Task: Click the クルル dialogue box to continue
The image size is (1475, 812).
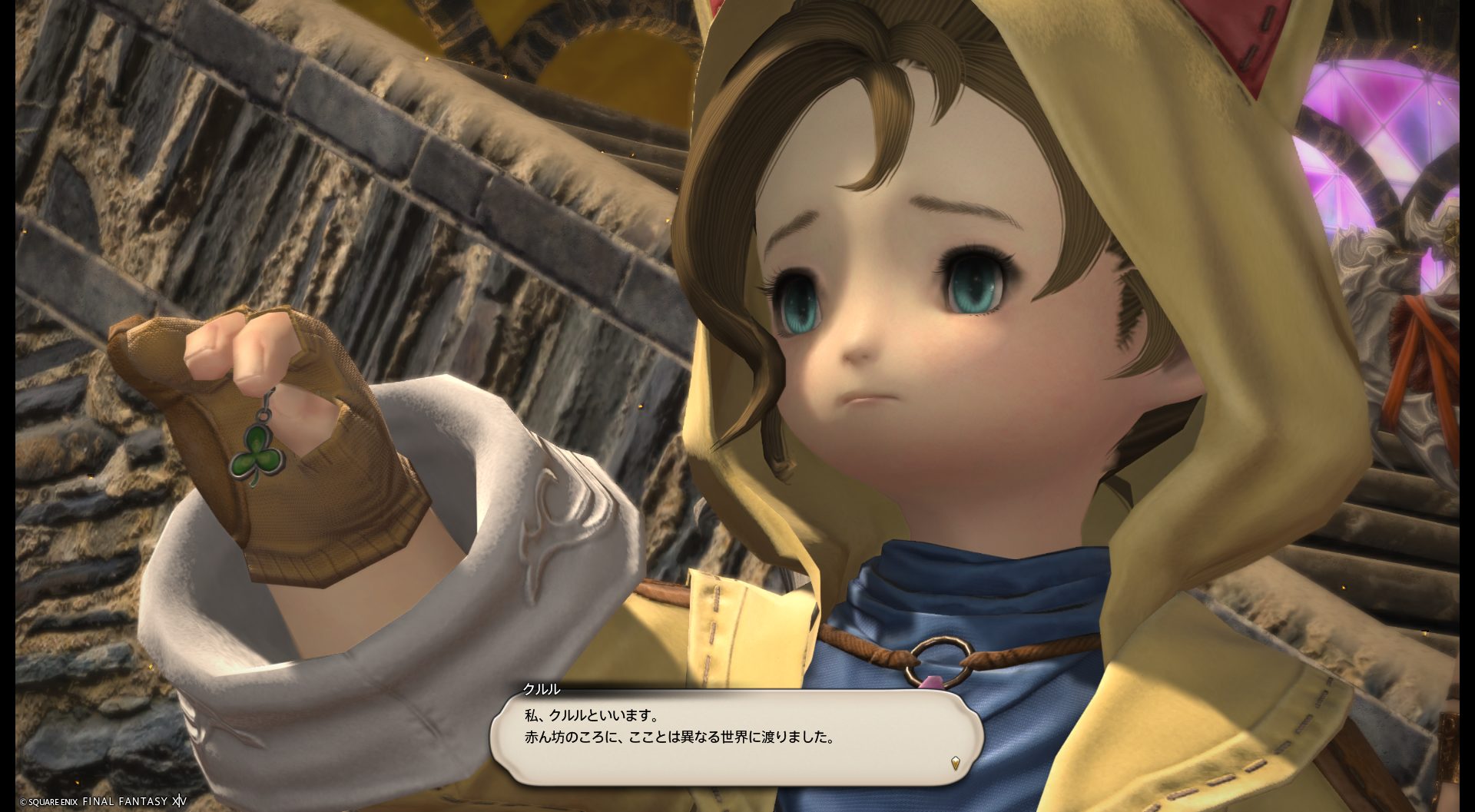Action: coord(736,737)
